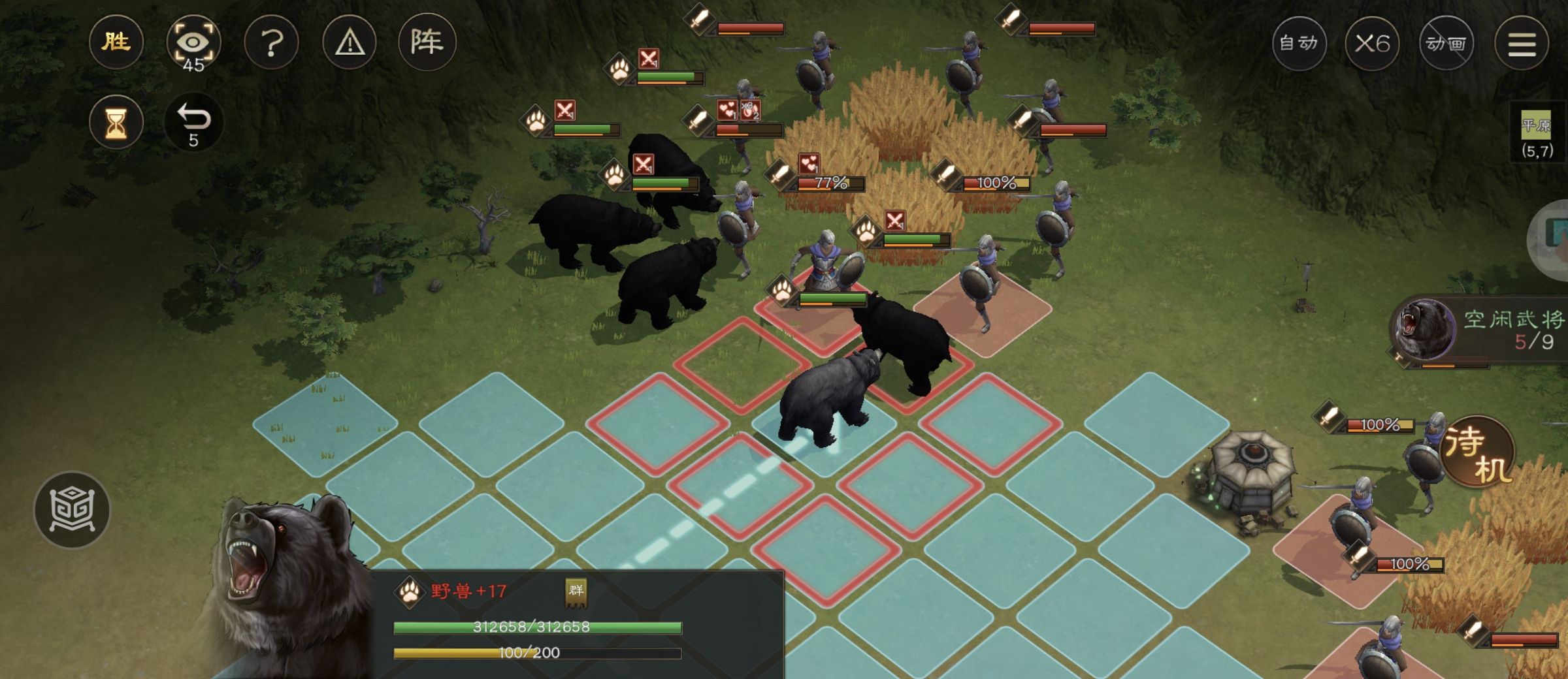This screenshot has width=1568, height=679.
Task: Open the 阵 formation button
Action: [x=427, y=43]
